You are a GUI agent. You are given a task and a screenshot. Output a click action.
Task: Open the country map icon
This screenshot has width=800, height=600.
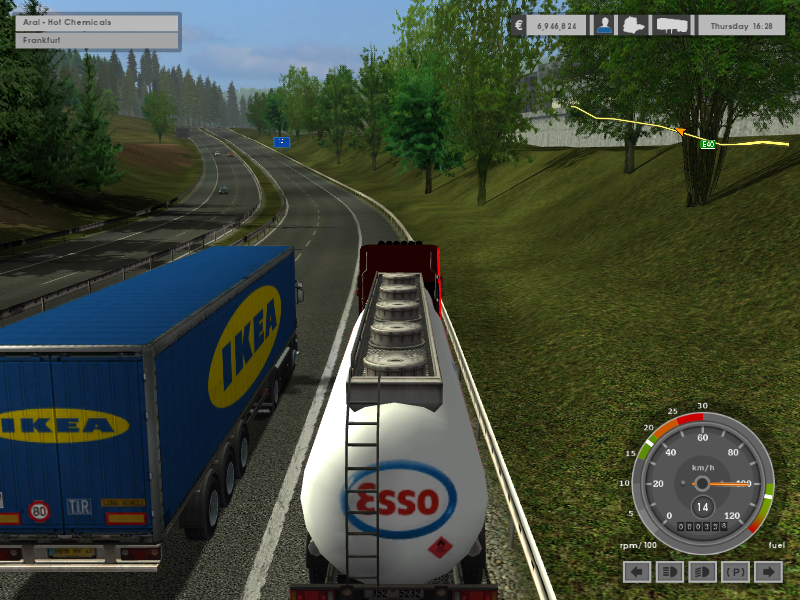(636, 26)
